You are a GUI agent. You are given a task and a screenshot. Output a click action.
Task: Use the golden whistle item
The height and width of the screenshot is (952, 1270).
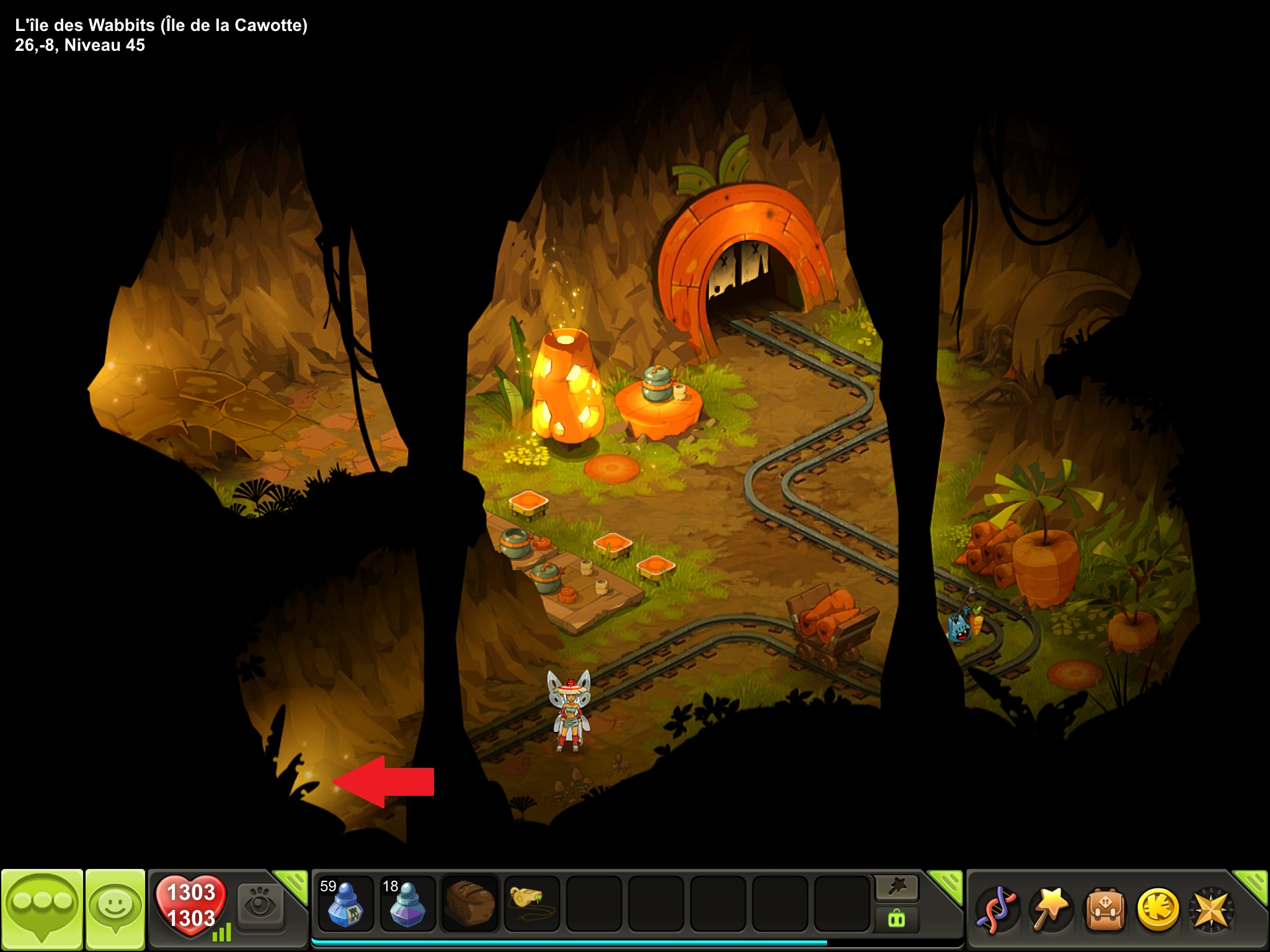pyautogui.click(x=531, y=904)
